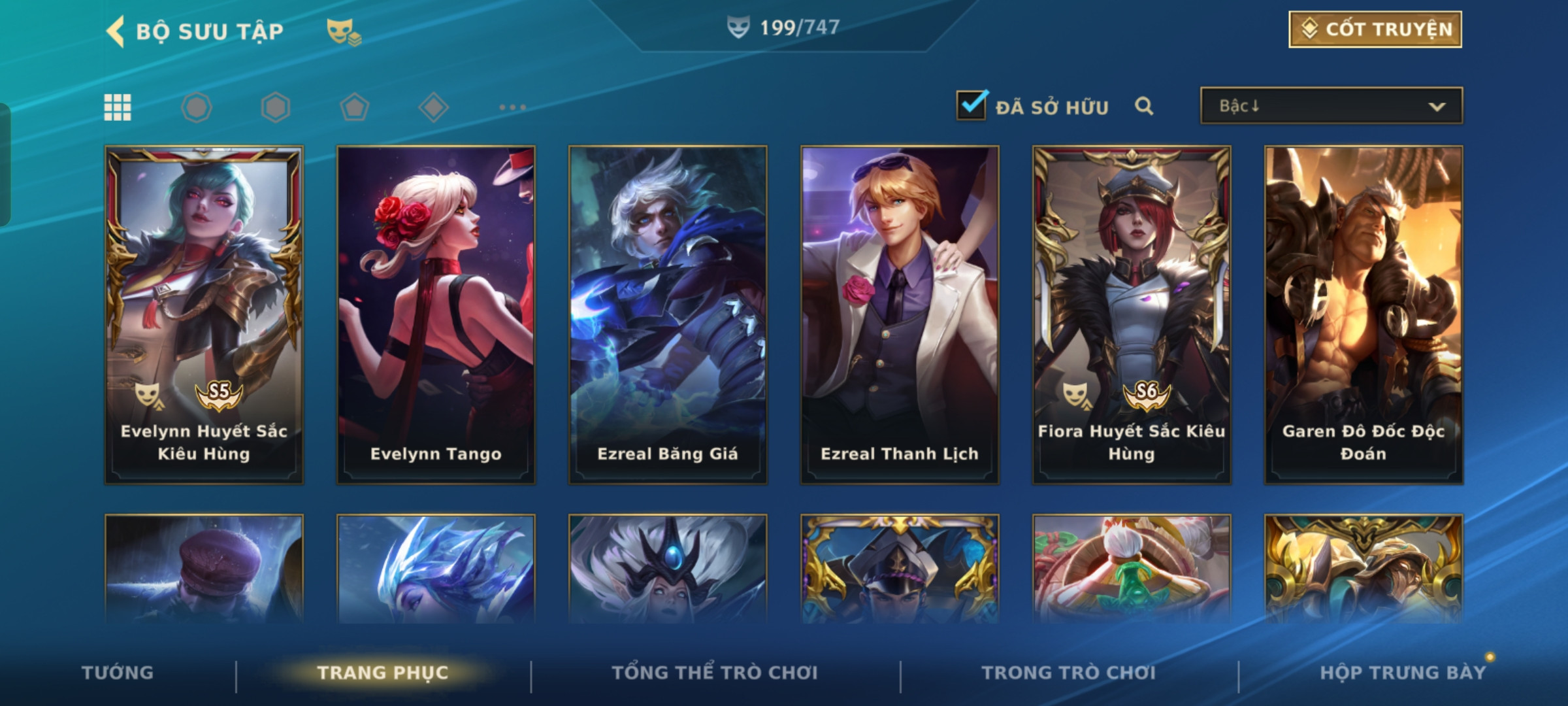Screen dimensions: 1568x706
Task: Go to the Trong Trò Chơi tab
Action: click(x=1069, y=673)
